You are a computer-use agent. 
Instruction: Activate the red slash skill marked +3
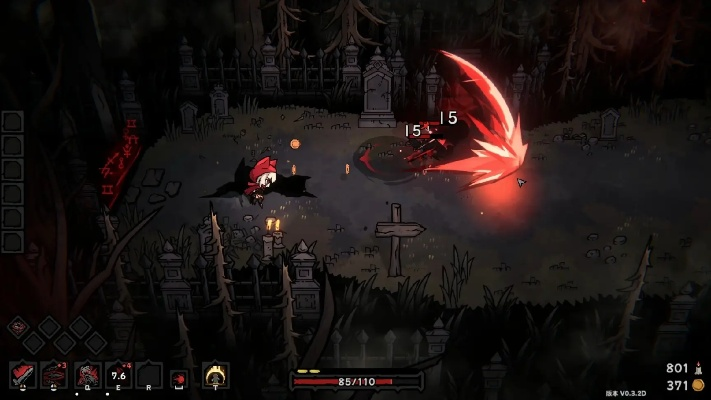(55, 375)
